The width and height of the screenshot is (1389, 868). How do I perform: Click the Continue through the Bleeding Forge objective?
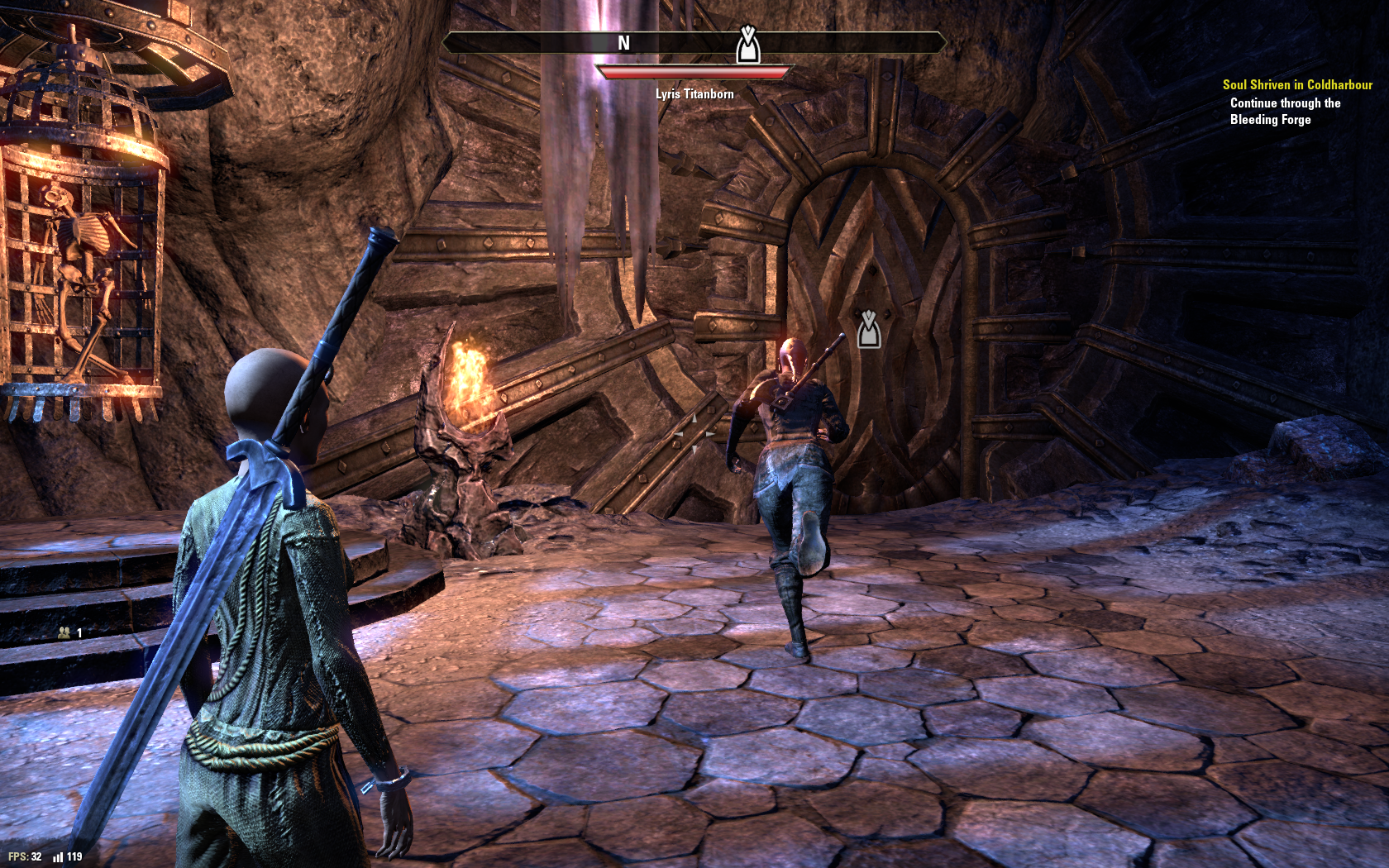point(1285,111)
